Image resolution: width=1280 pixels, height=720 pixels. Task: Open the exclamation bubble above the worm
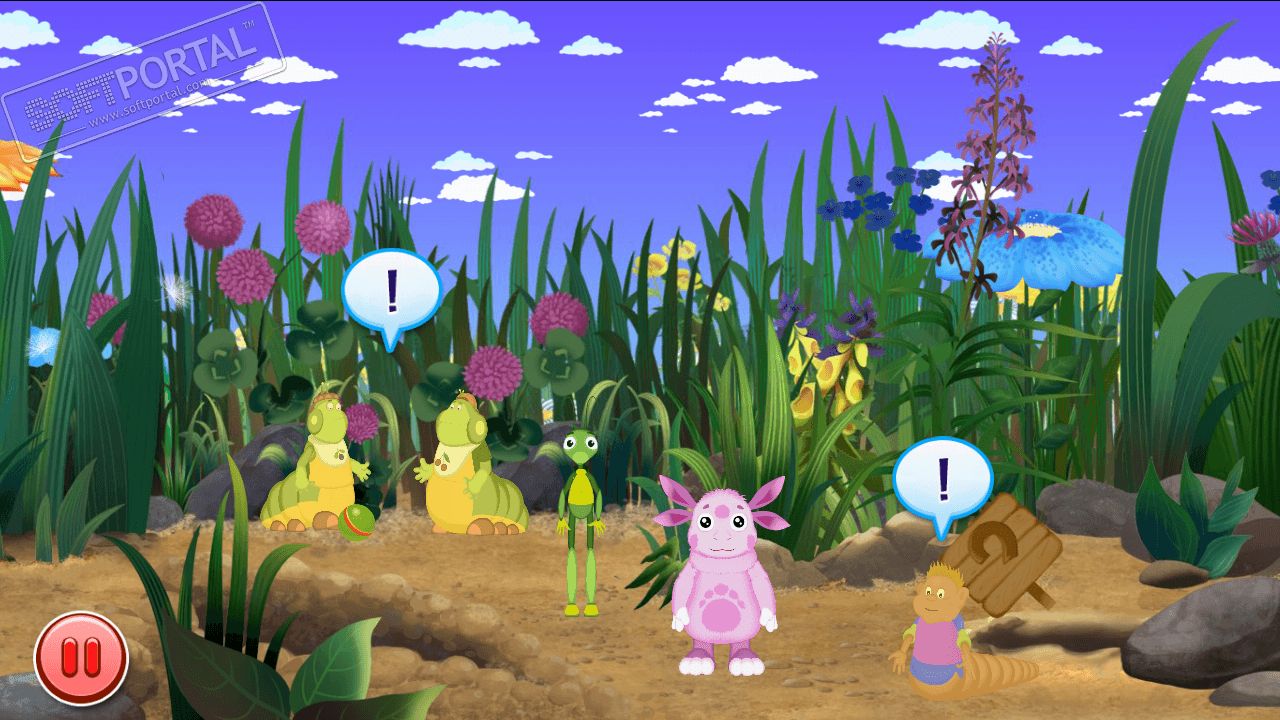tap(942, 479)
